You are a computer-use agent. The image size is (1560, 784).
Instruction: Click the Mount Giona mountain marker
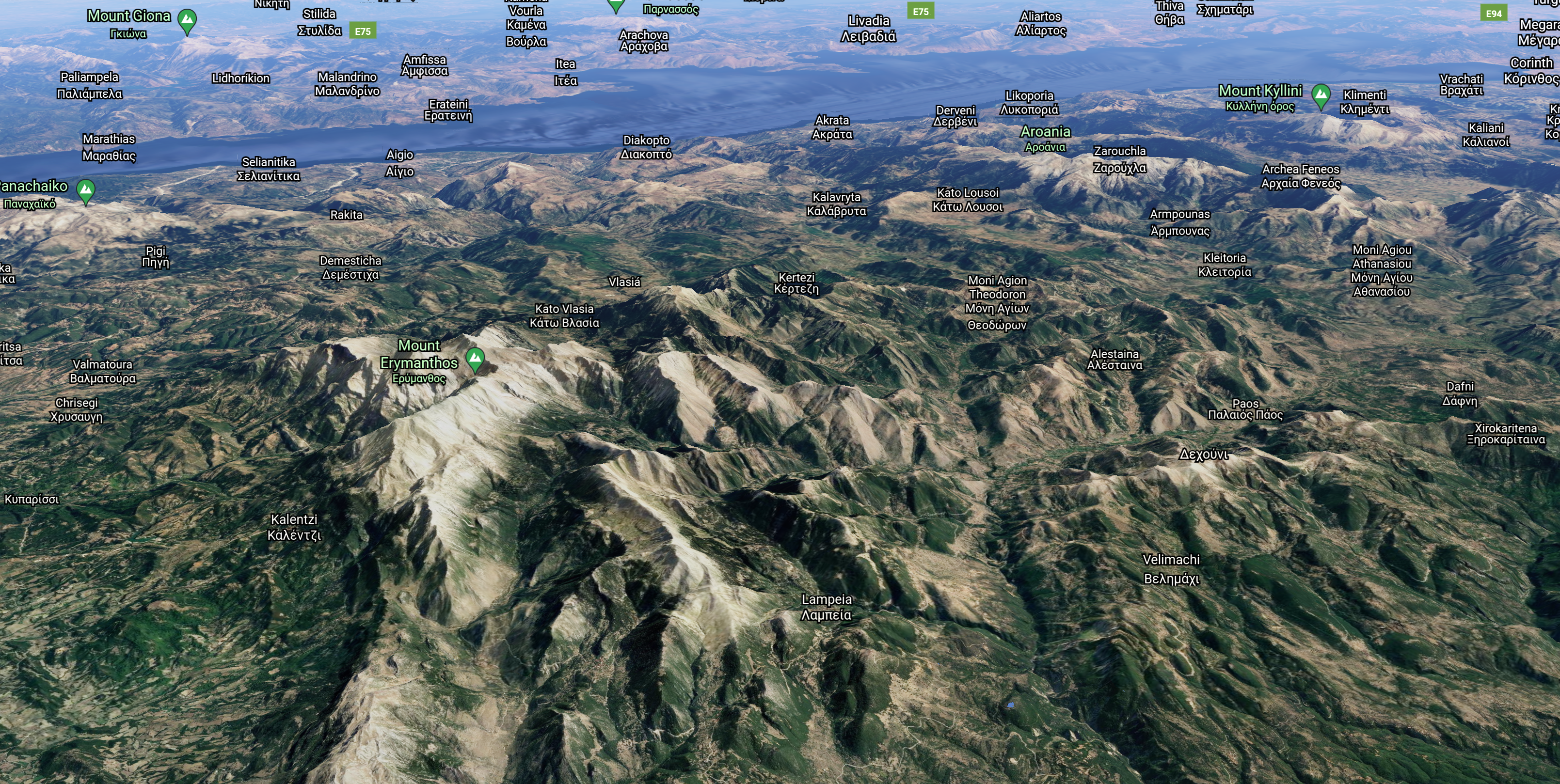click(187, 20)
